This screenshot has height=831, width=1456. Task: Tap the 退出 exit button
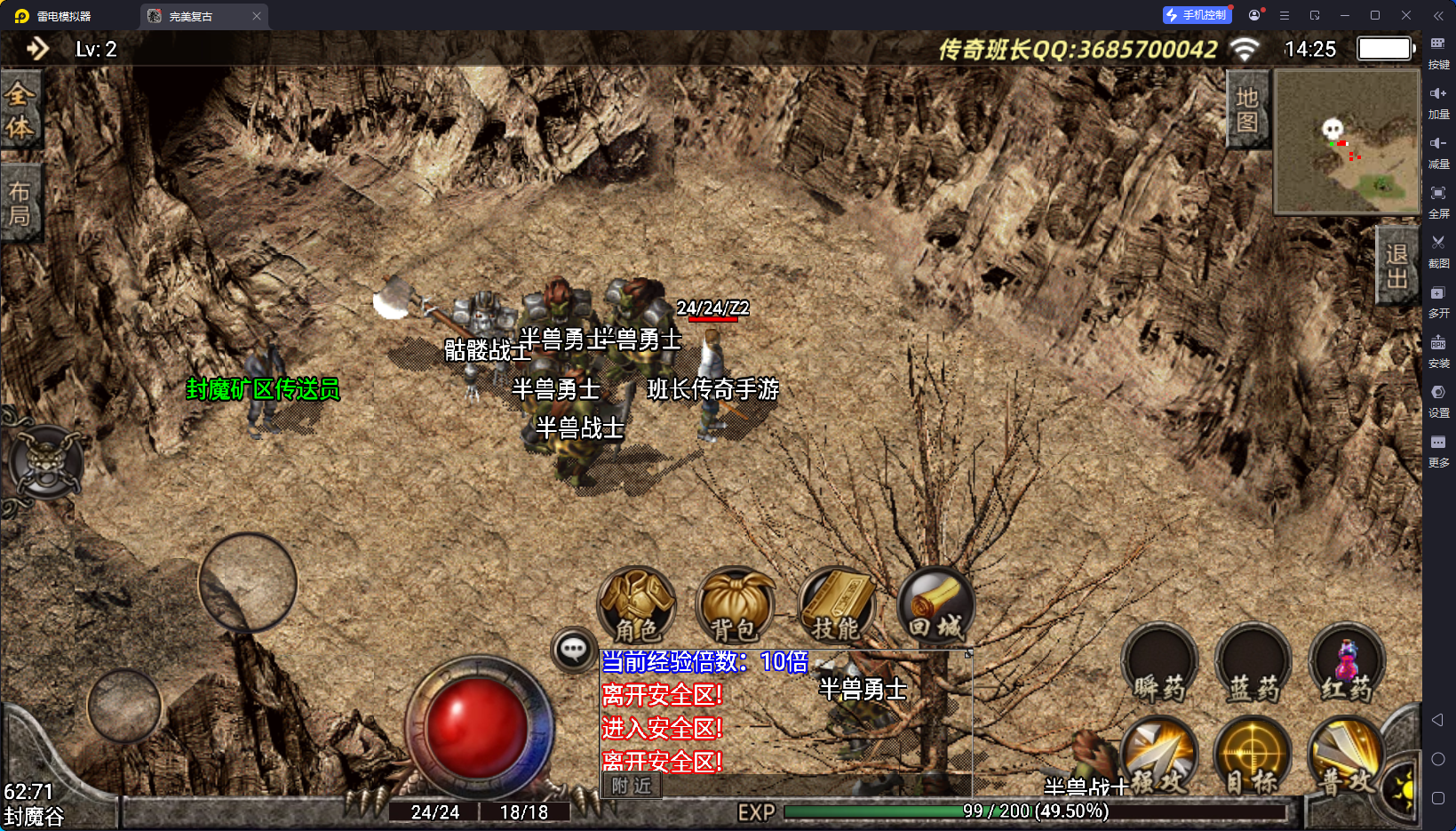[1396, 266]
